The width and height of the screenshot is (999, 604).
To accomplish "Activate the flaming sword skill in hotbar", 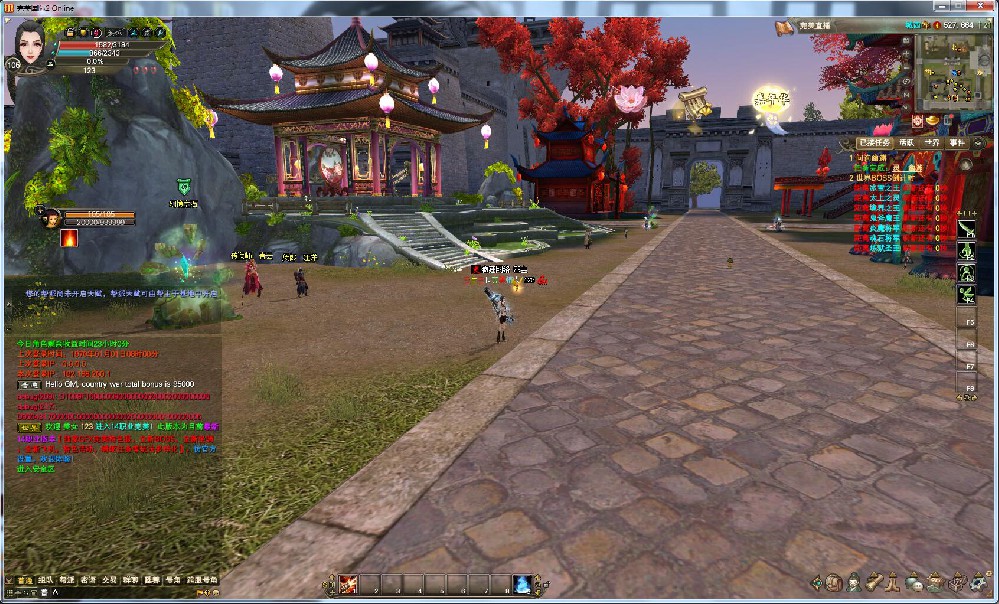I will [x=348, y=585].
